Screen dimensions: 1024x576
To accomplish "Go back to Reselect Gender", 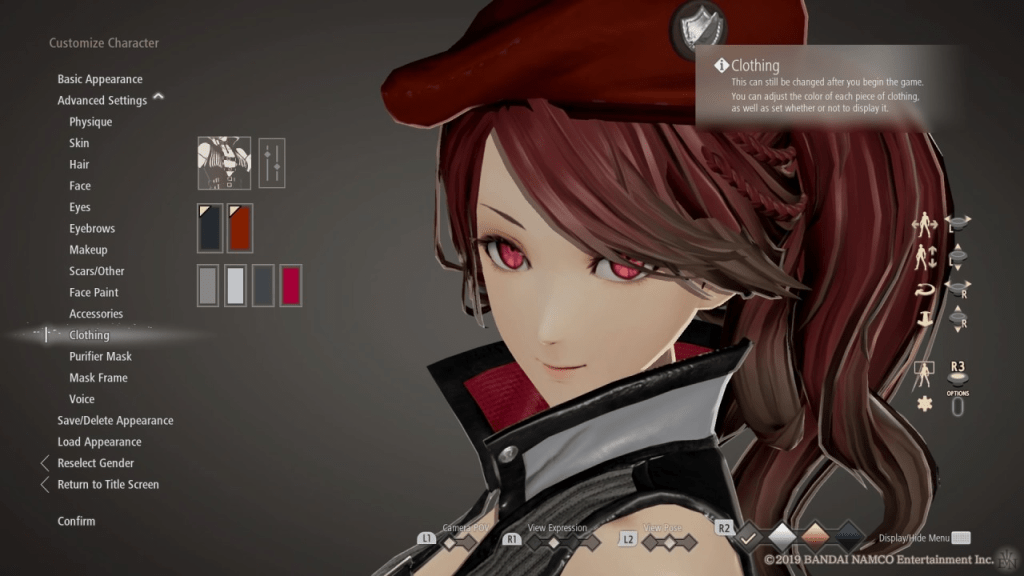I will point(95,463).
